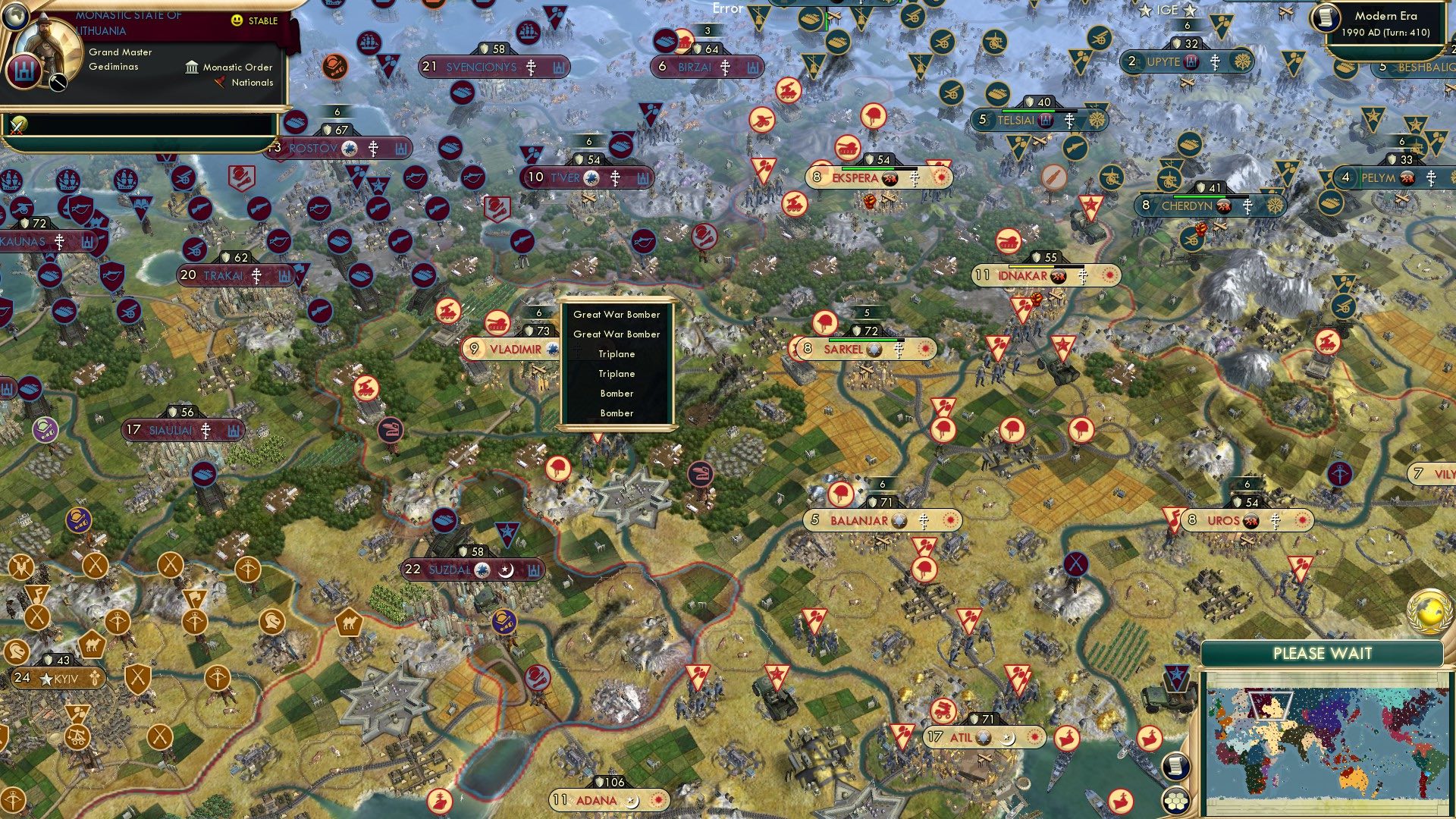The height and width of the screenshot is (819, 1456).
Task: Select the first Great War Bomber entry
Action: [x=618, y=313]
